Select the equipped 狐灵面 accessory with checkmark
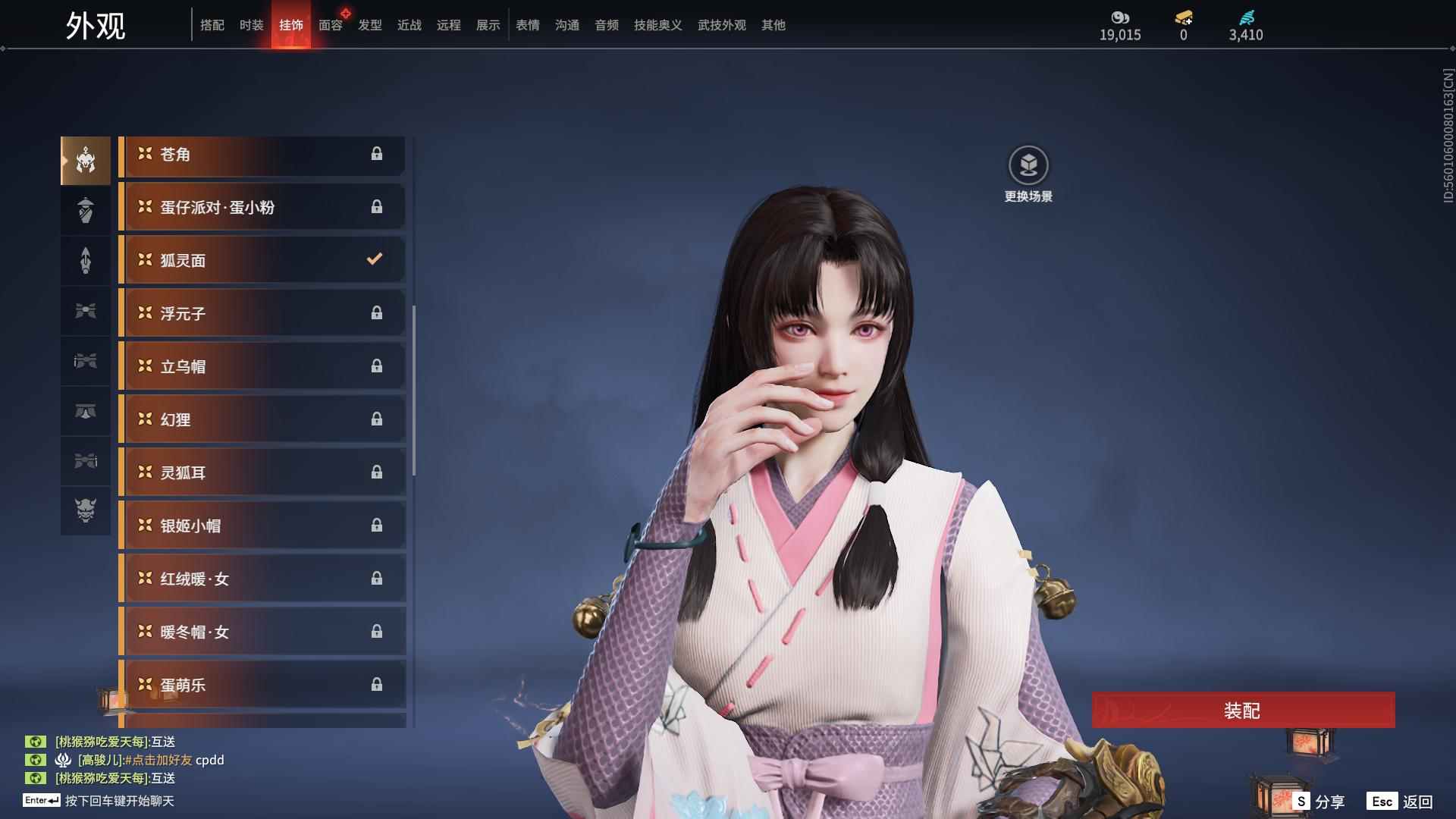The width and height of the screenshot is (1456, 819). click(x=262, y=259)
